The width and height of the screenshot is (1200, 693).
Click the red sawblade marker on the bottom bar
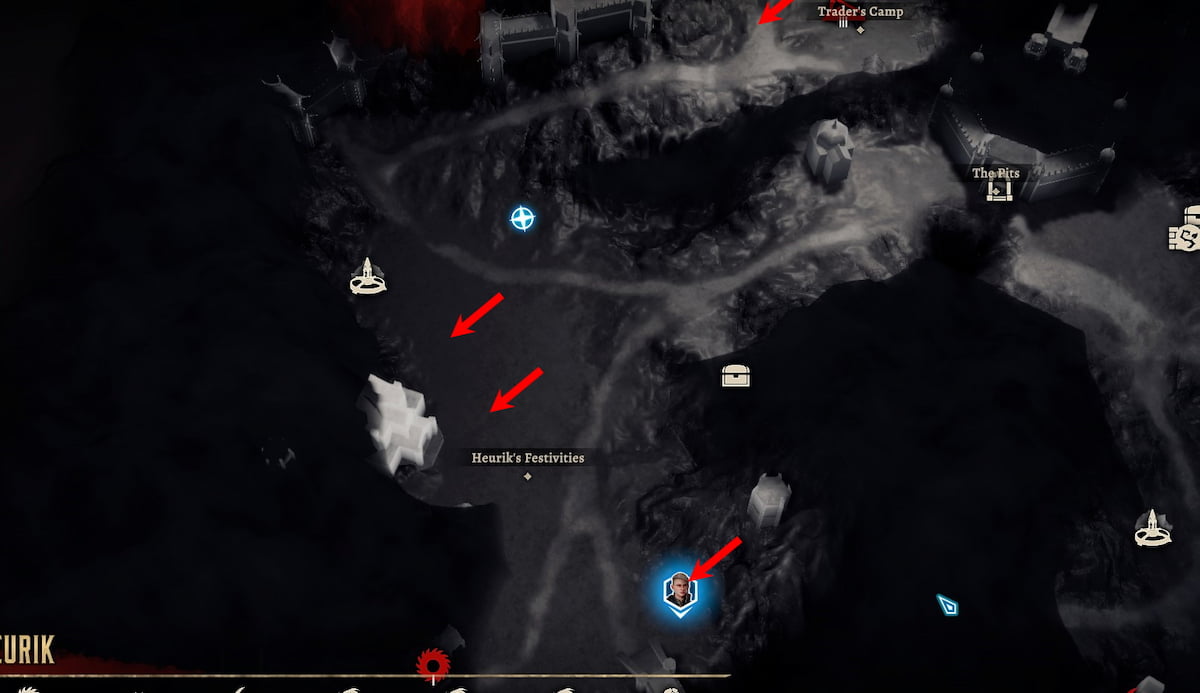pyautogui.click(x=433, y=663)
